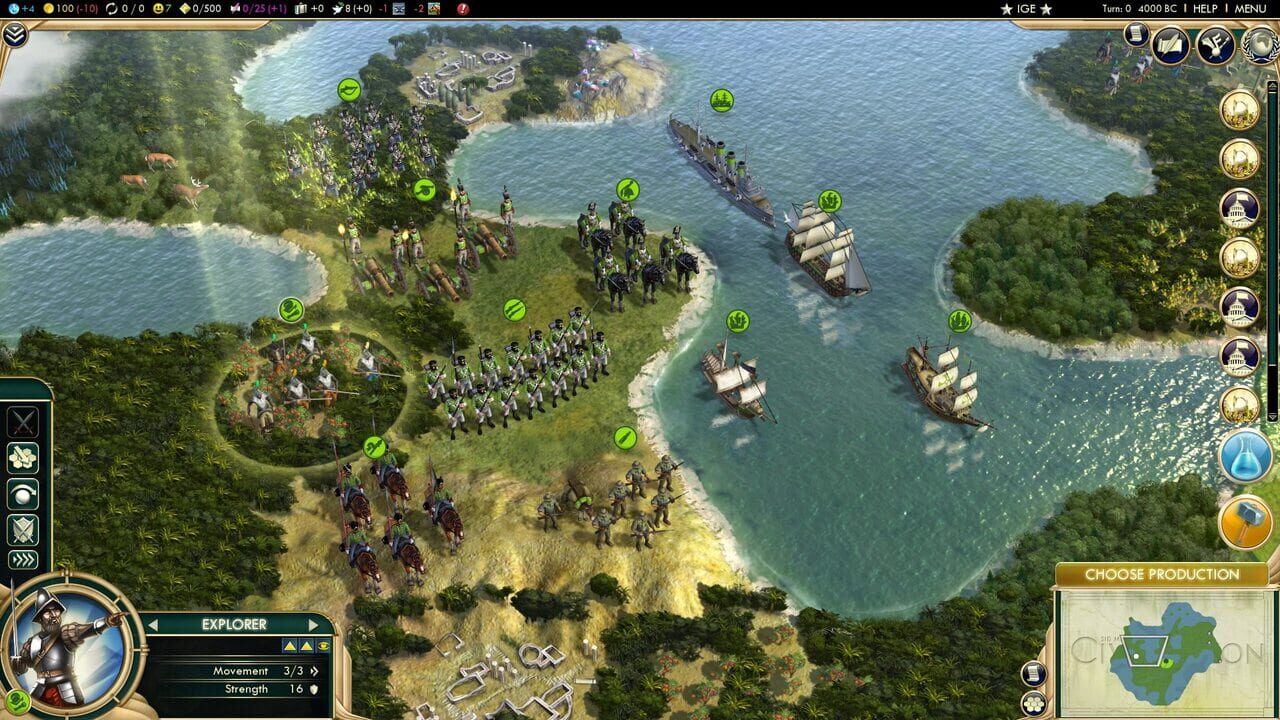Cycle to the next unit with the right arrow
1280x720 pixels.
pyautogui.click(x=312, y=624)
